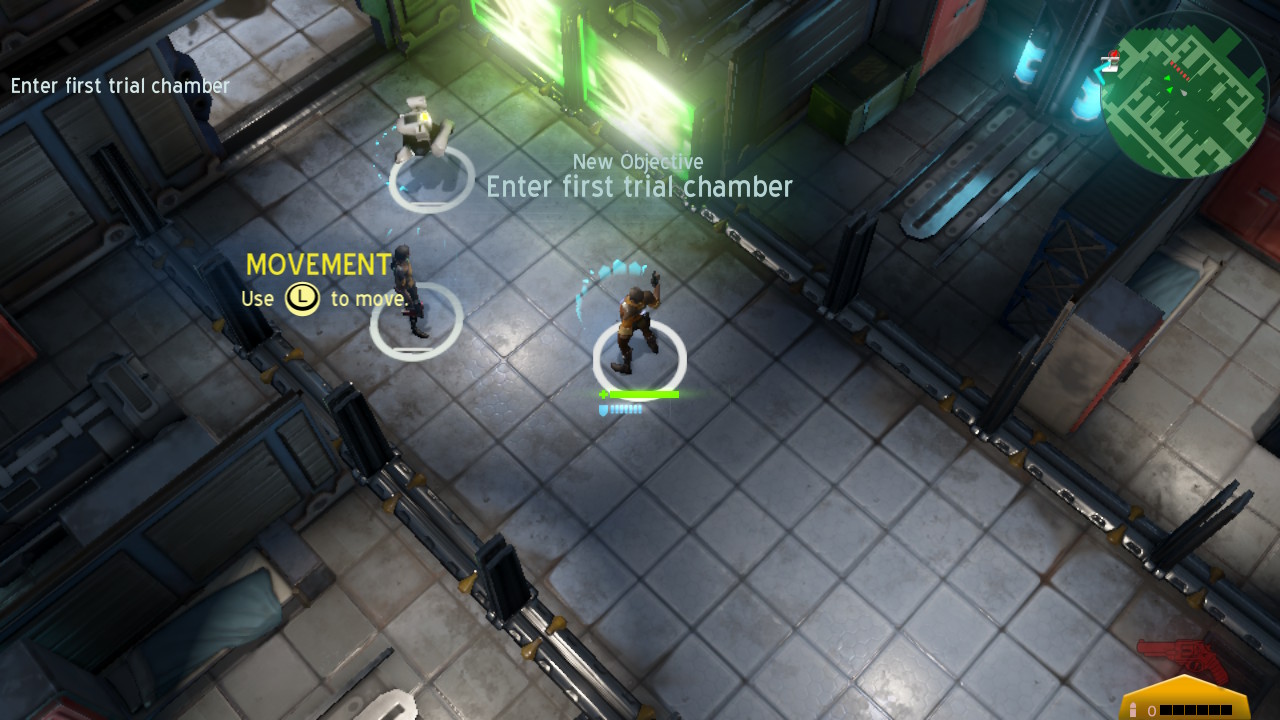
Task: Click the objective tracker text
Action: [x=120, y=86]
